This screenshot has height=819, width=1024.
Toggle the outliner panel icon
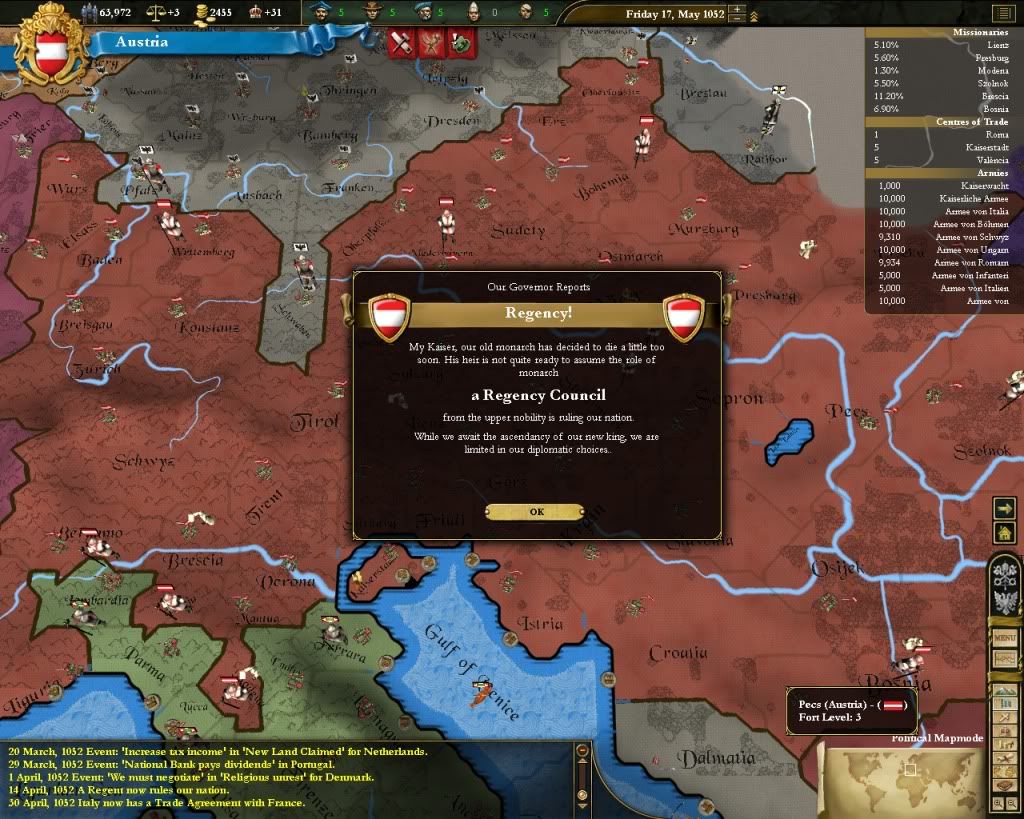point(1003,13)
